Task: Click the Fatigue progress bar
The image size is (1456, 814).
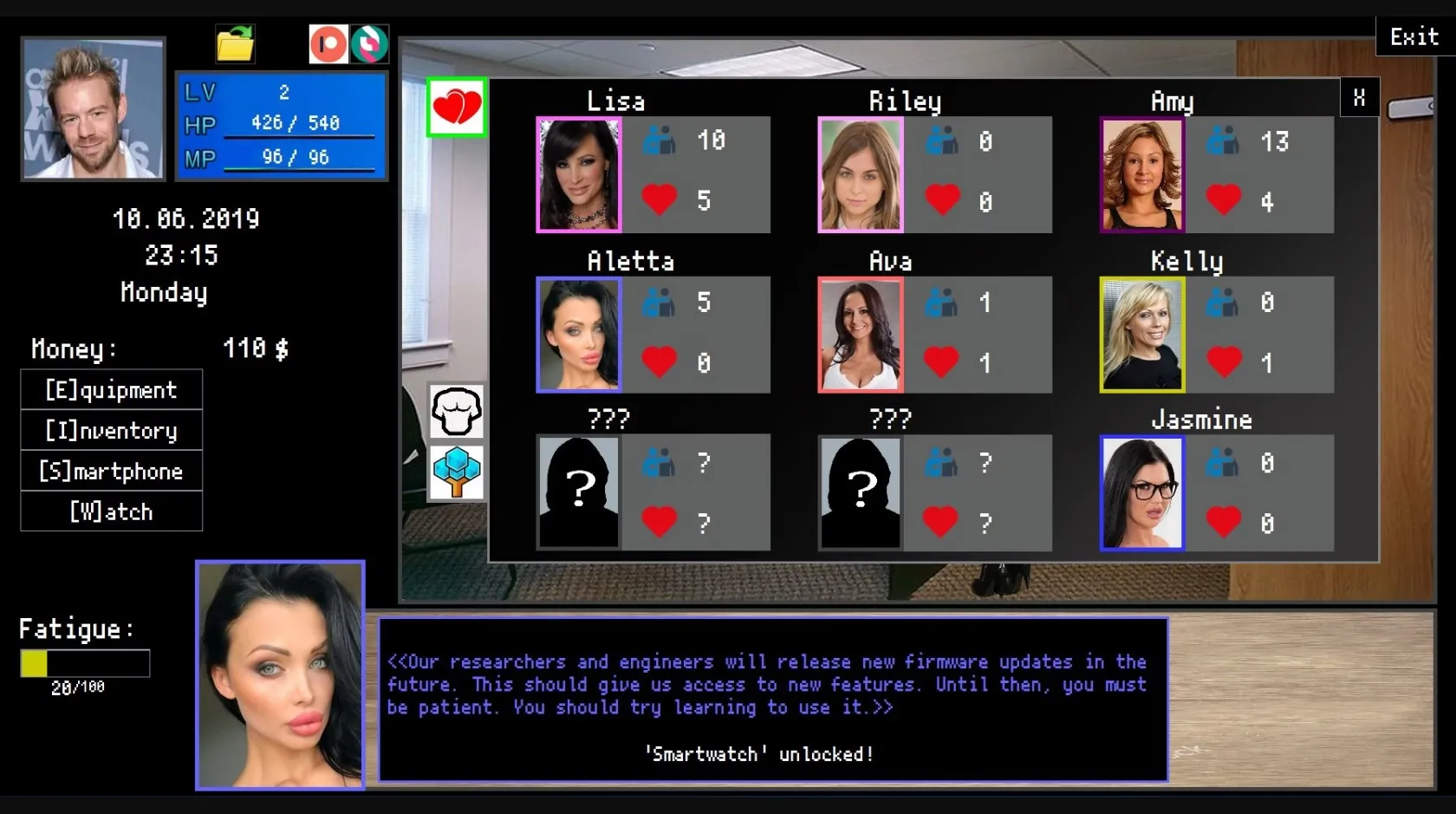Action: 83,662
